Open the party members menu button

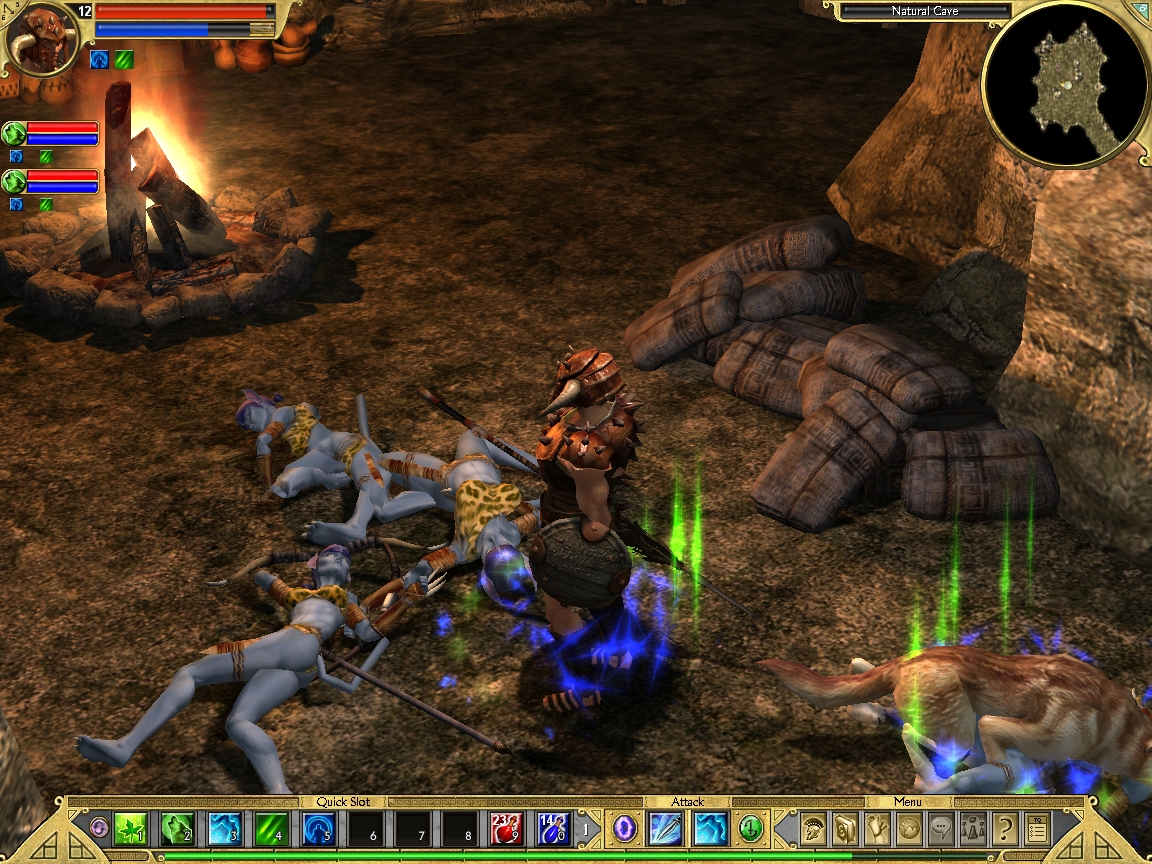click(972, 828)
